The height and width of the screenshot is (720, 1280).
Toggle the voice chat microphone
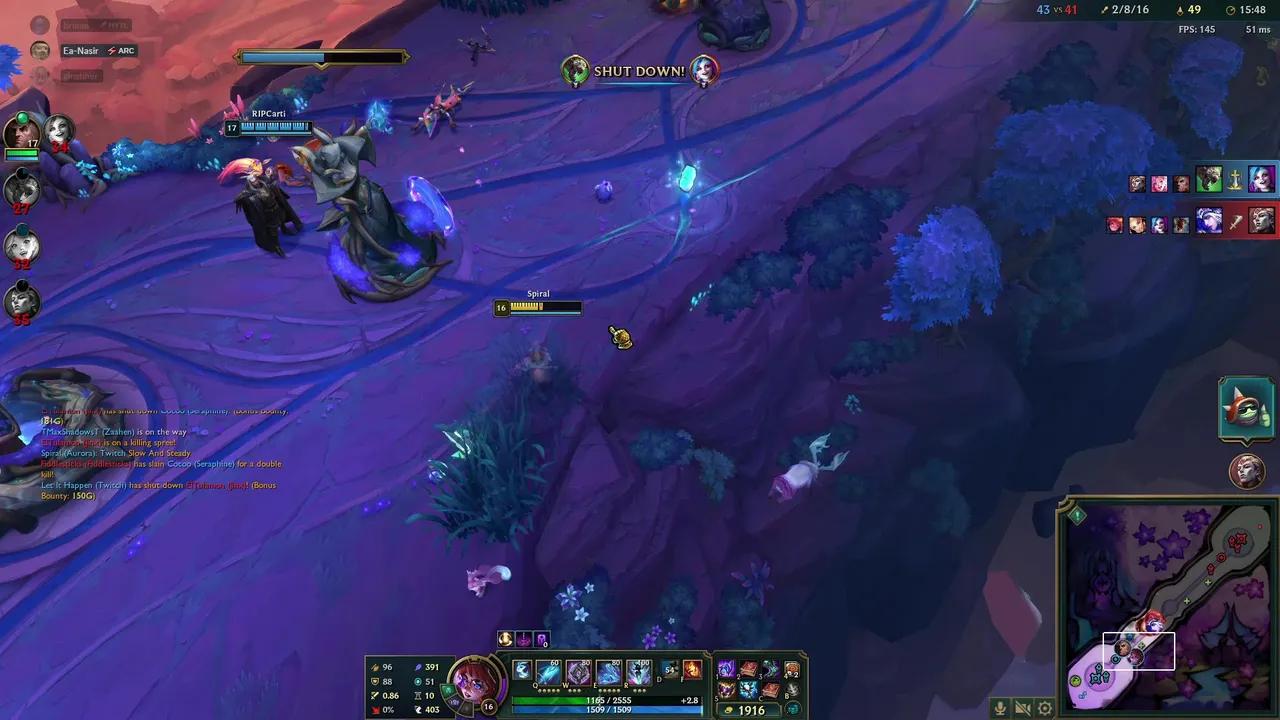1001,708
